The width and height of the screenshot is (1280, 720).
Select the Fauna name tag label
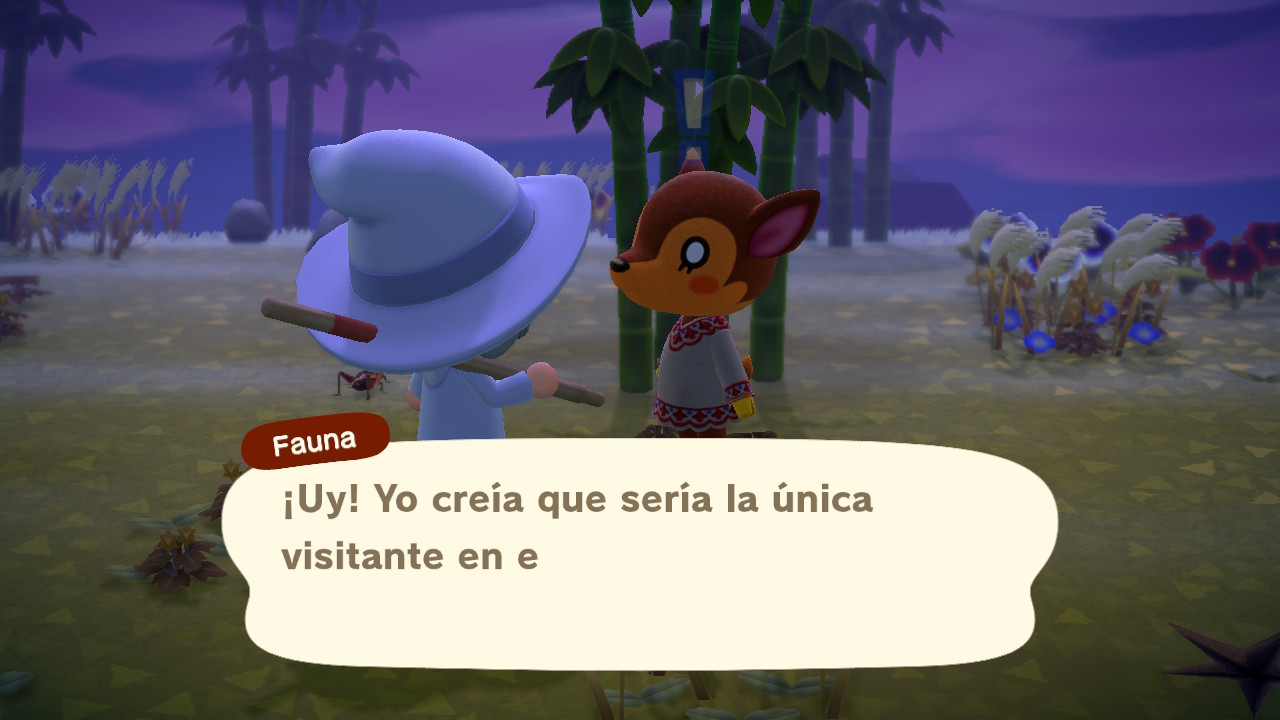click(x=315, y=438)
